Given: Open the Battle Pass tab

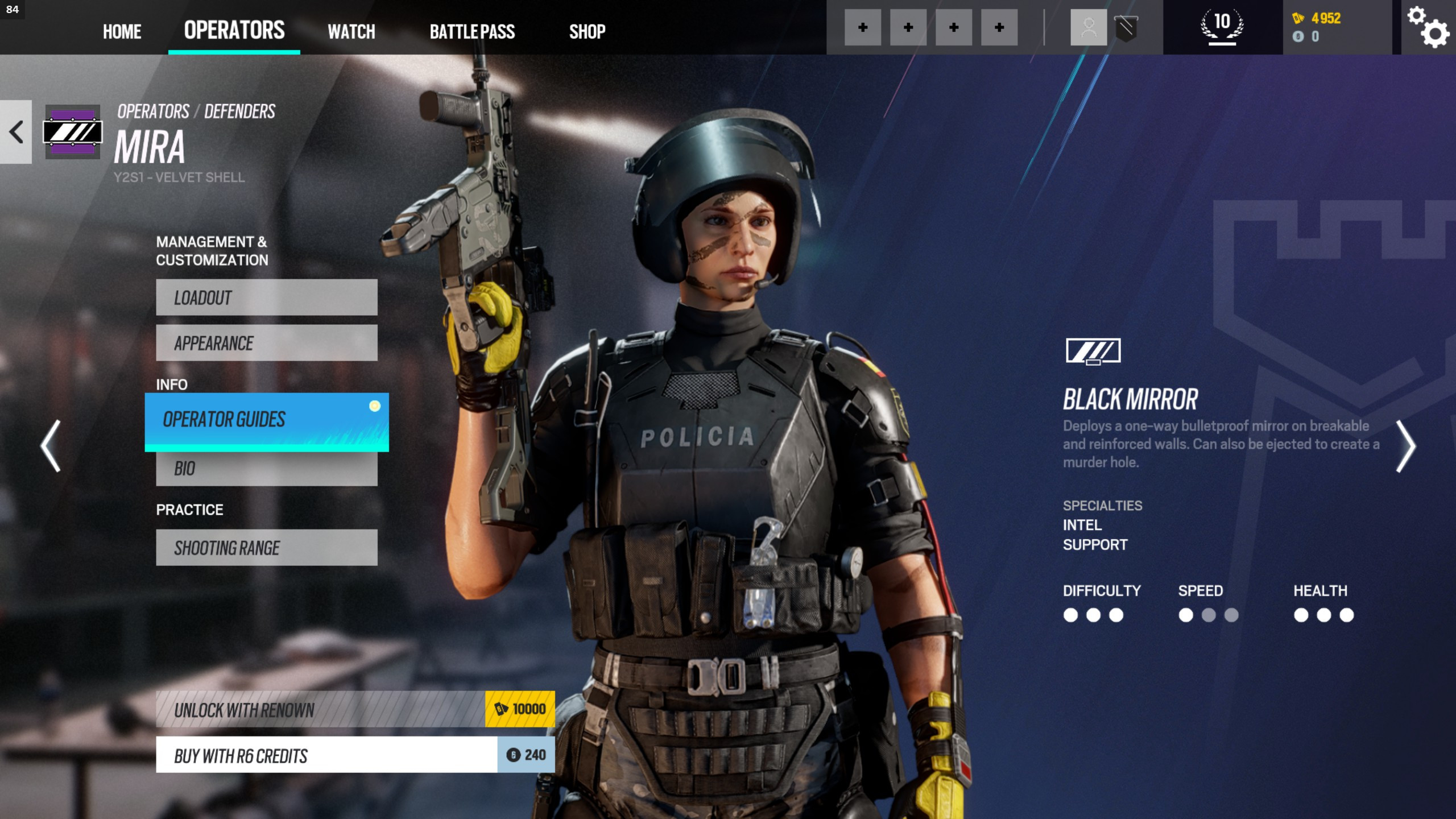Looking at the screenshot, I should coord(472,31).
